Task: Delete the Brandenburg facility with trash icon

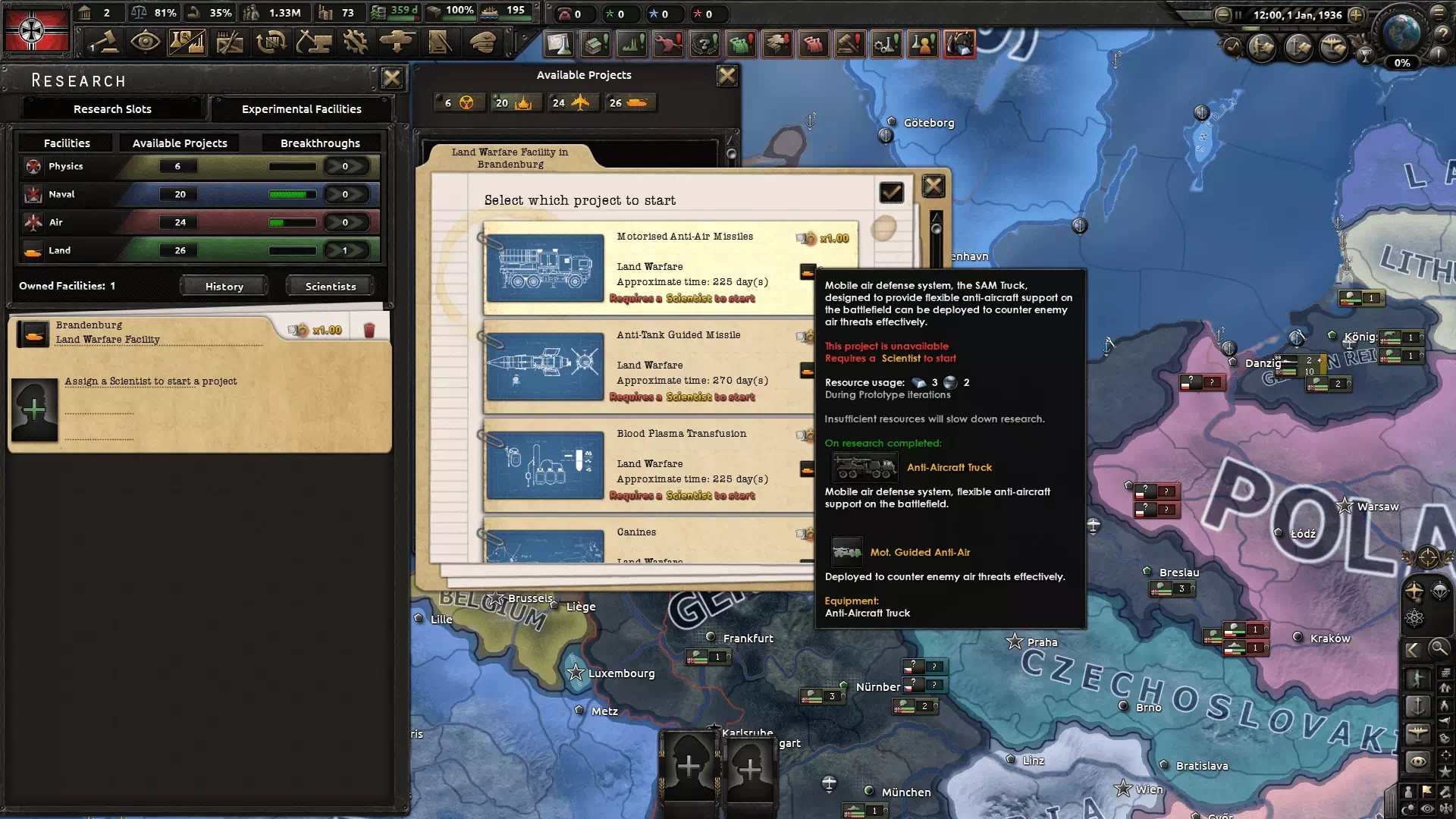Action: coord(369,331)
